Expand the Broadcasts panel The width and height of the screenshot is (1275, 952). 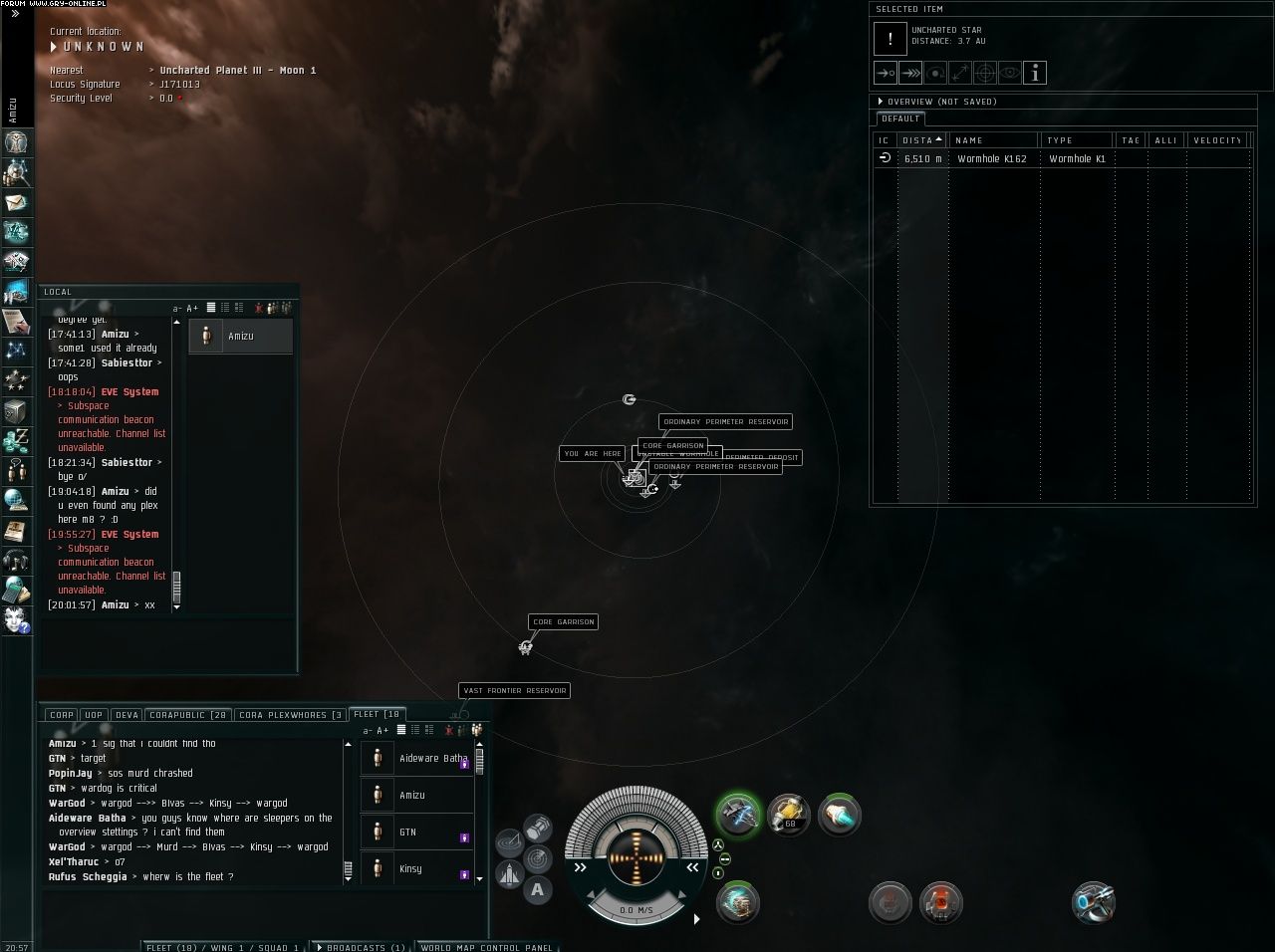[x=359, y=947]
